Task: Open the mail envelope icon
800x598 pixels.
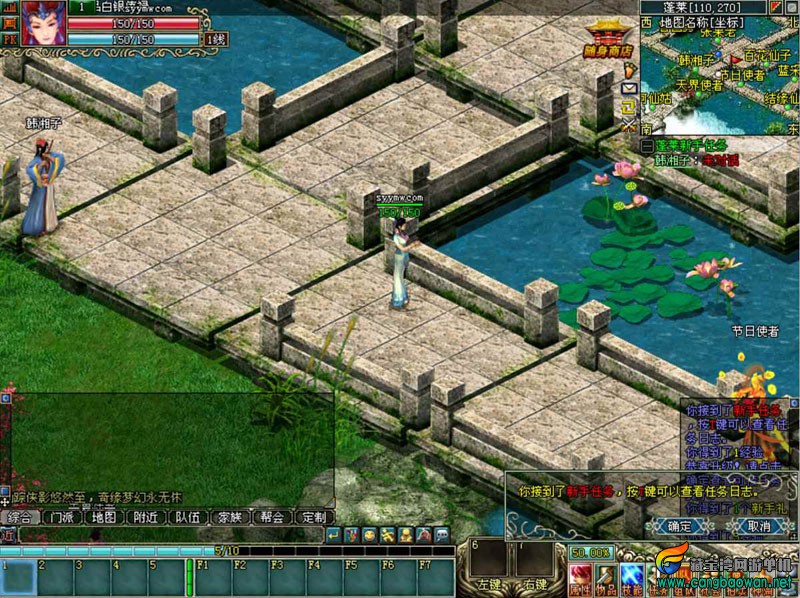Action: (x=628, y=87)
